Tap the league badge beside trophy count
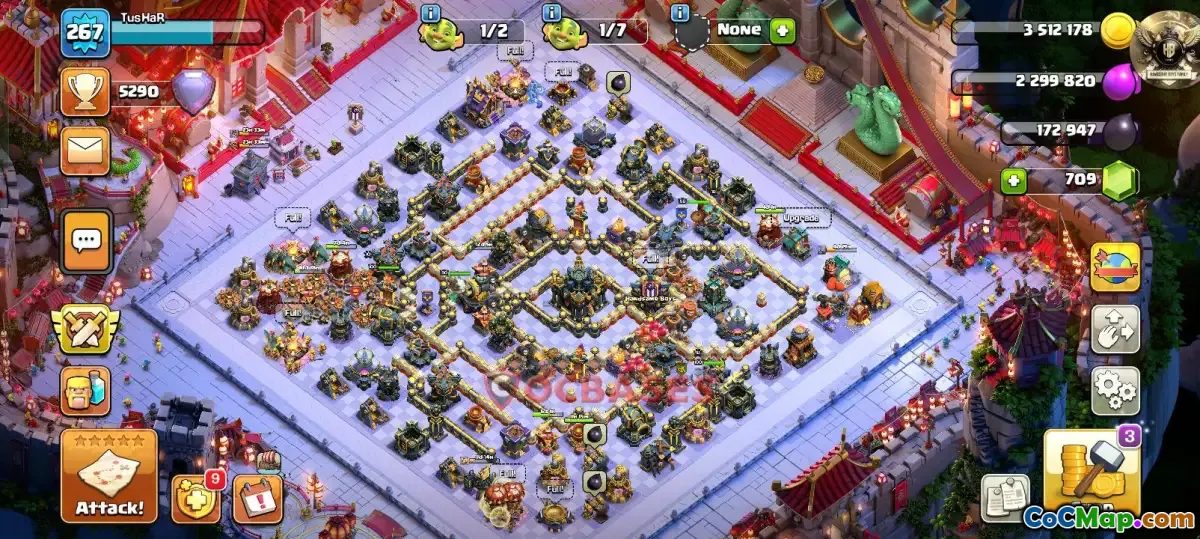 point(194,92)
